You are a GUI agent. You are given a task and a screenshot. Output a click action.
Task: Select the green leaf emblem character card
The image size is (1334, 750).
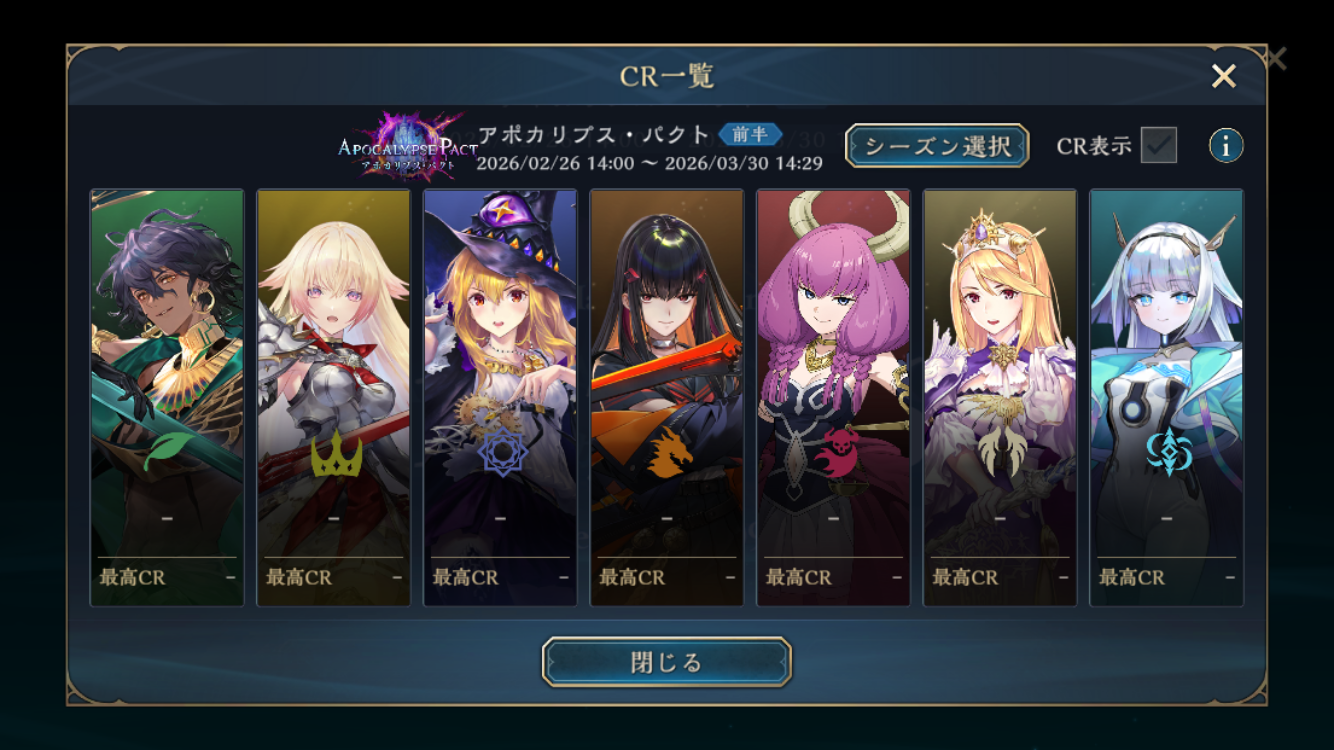167,397
